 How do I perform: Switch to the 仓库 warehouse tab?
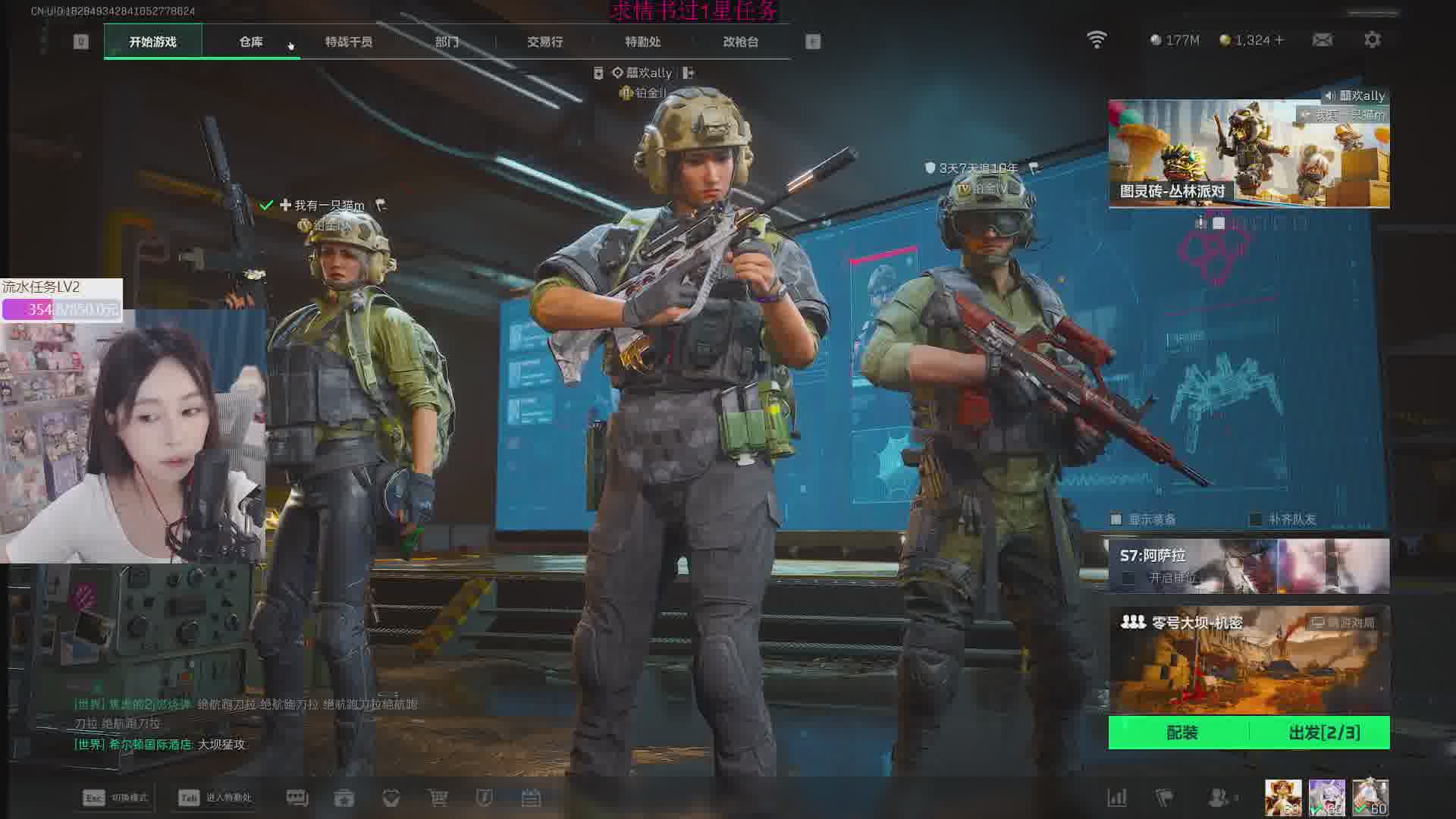(x=251, y=42)
